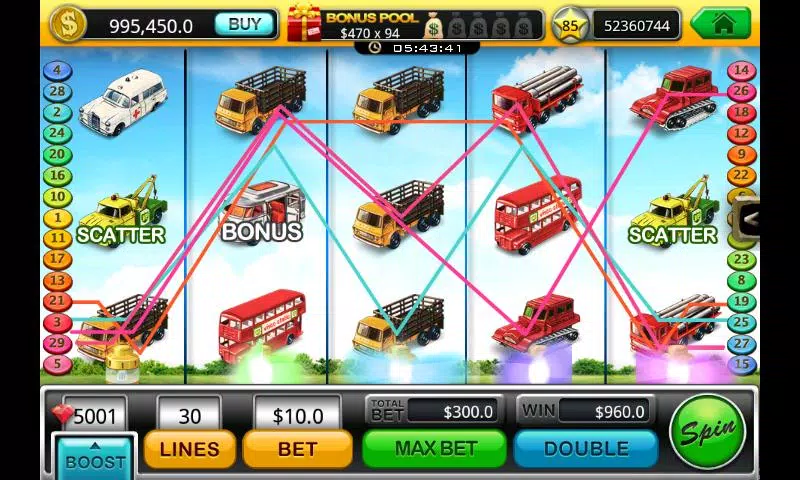The image size is (800, 480).
Task: Click the gold dollar coin icon
Action: click(x=67, y=24)
